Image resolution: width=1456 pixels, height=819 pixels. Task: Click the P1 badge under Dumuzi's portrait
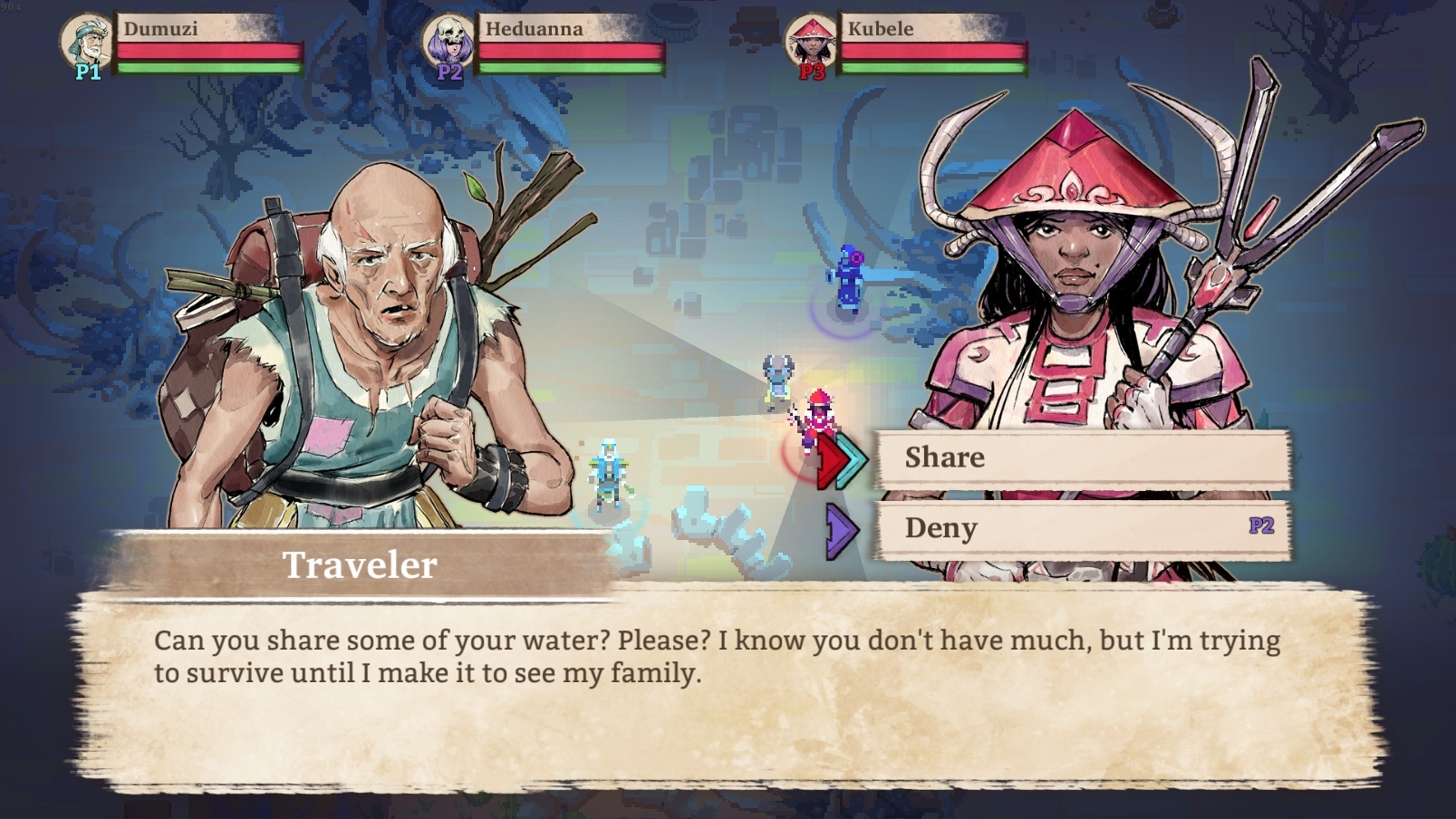tap(88, 72)
